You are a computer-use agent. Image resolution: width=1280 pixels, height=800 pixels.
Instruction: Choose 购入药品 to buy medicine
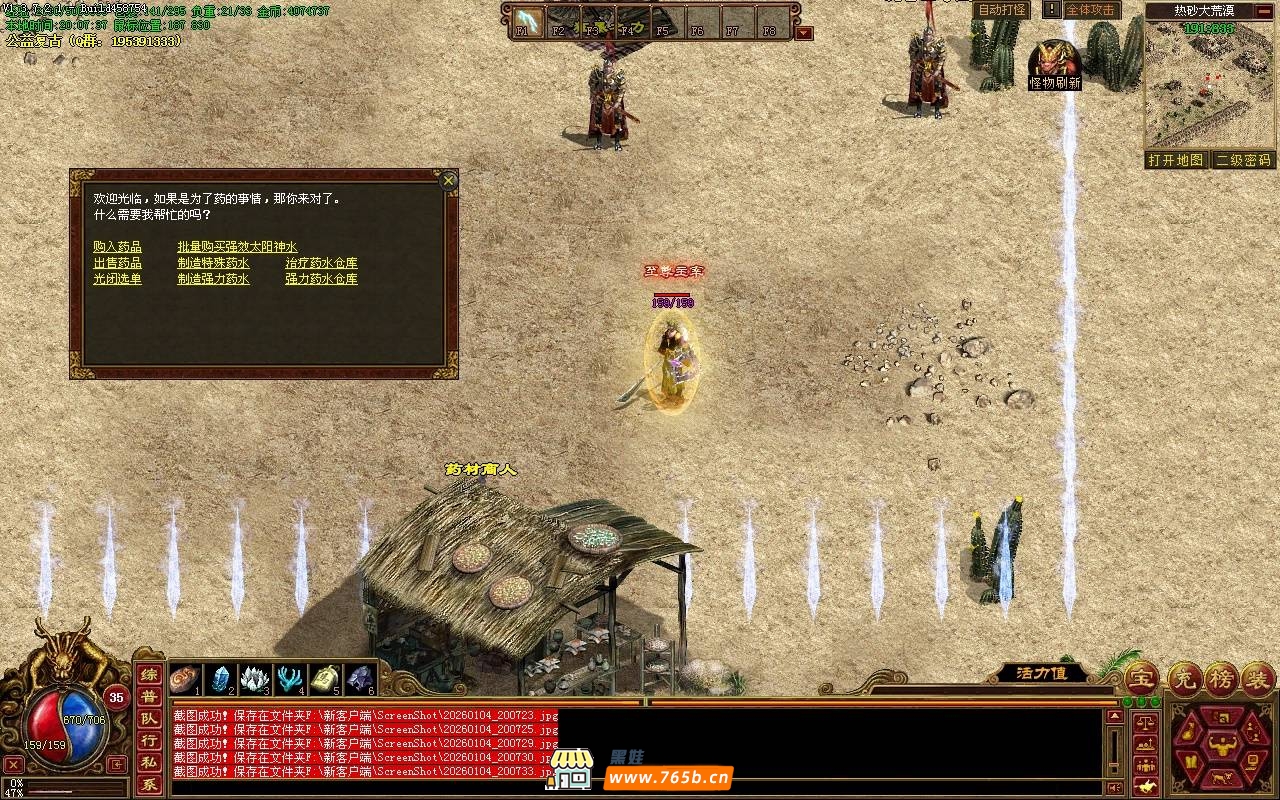tap(117, 247)
